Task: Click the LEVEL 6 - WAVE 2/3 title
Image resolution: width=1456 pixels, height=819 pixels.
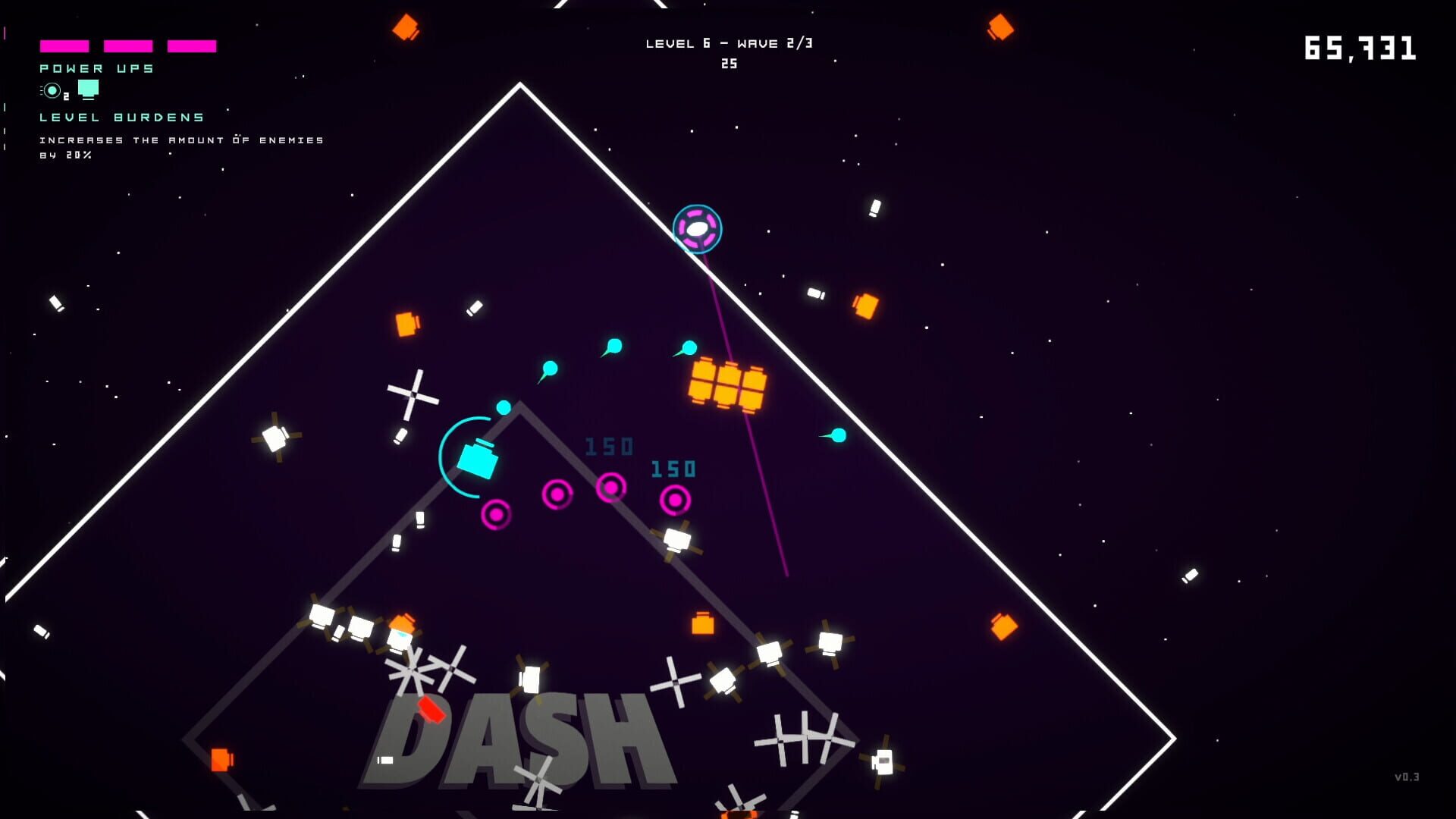Action: click(730, 42)
